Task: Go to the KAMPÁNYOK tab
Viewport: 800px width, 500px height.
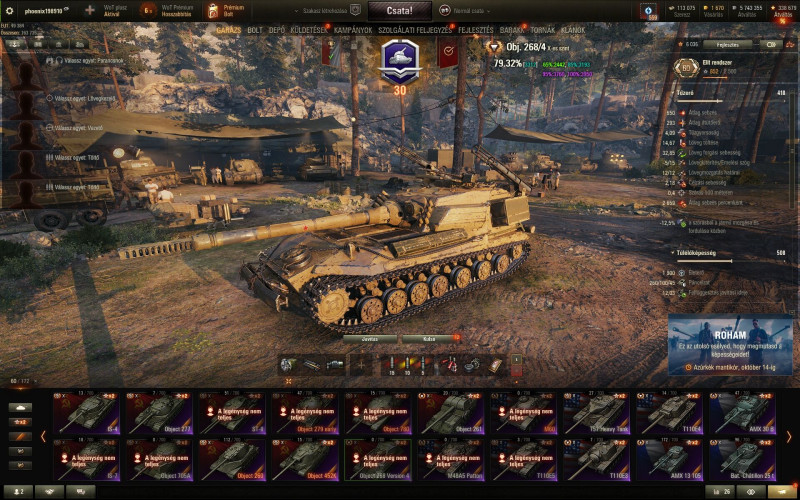Action: (353, 30)
